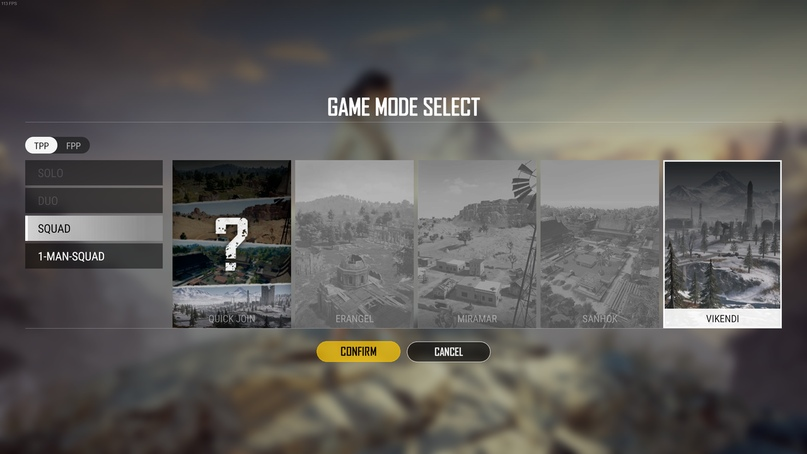The height and width of the screenshot is (454, 807).
Task: Confirm the game mode selection
Action: pos(358,352)
